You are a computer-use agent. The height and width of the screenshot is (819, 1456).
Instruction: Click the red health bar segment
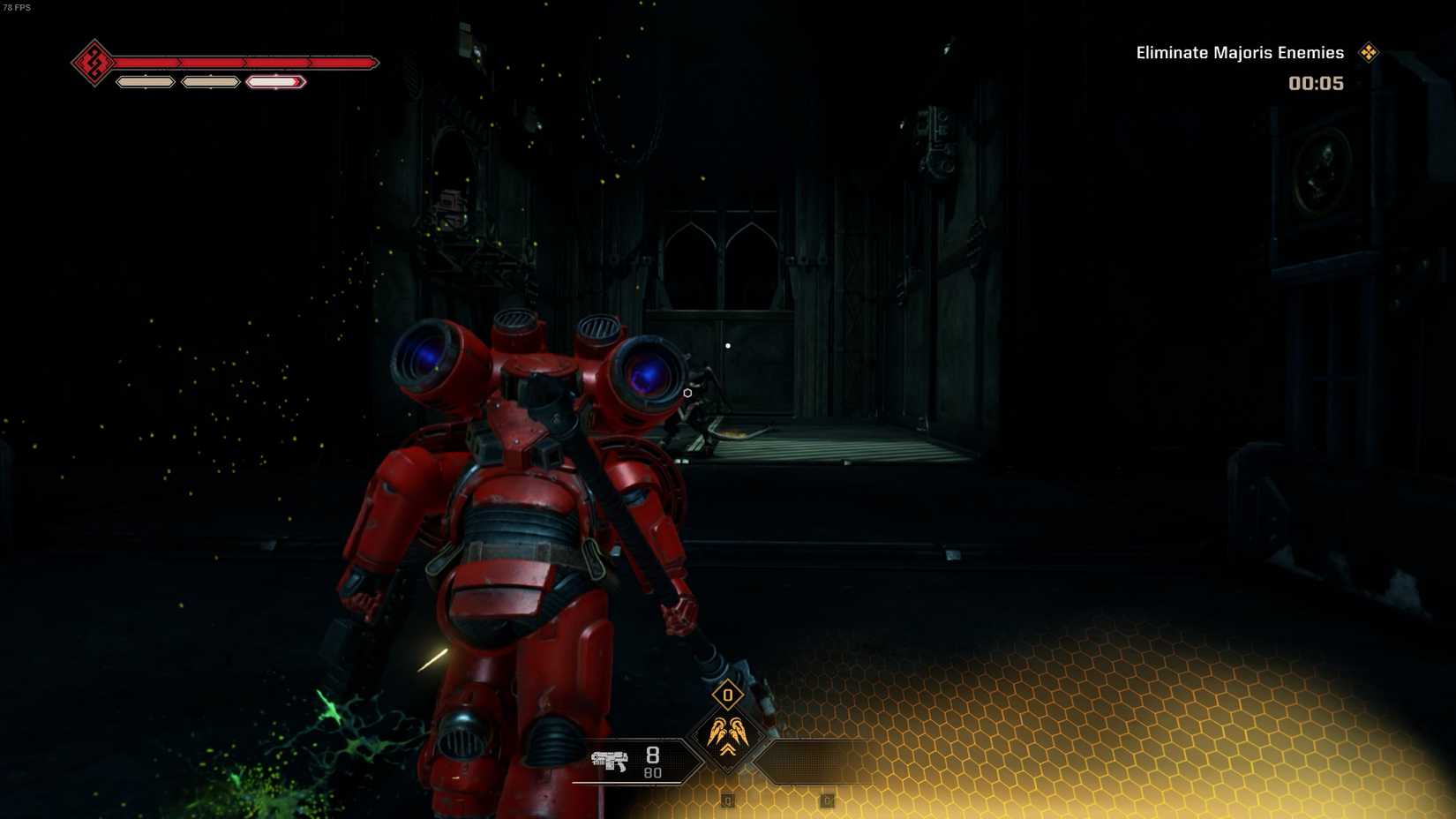[247, 63]
